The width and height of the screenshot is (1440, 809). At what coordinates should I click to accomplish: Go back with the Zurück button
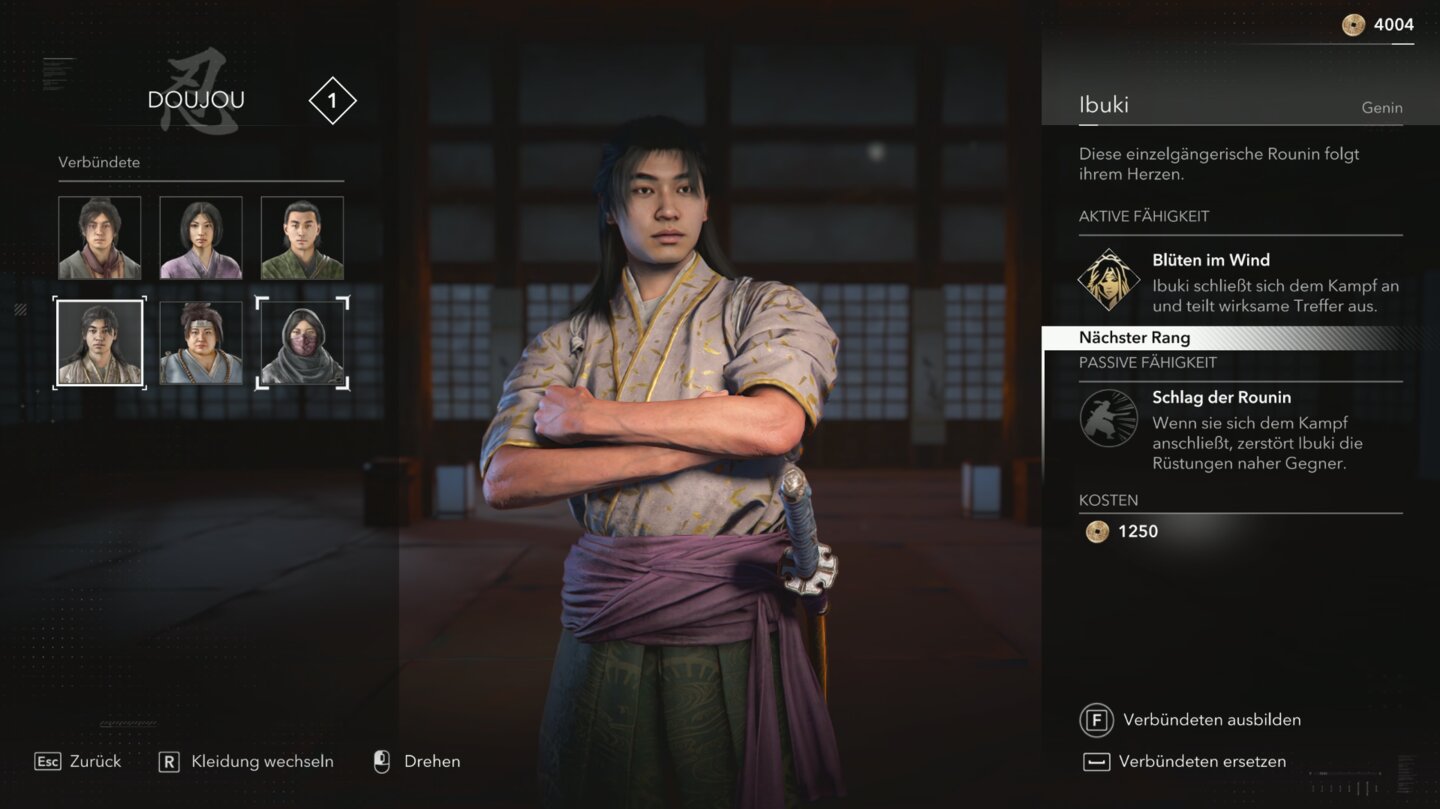click(78, 762)
